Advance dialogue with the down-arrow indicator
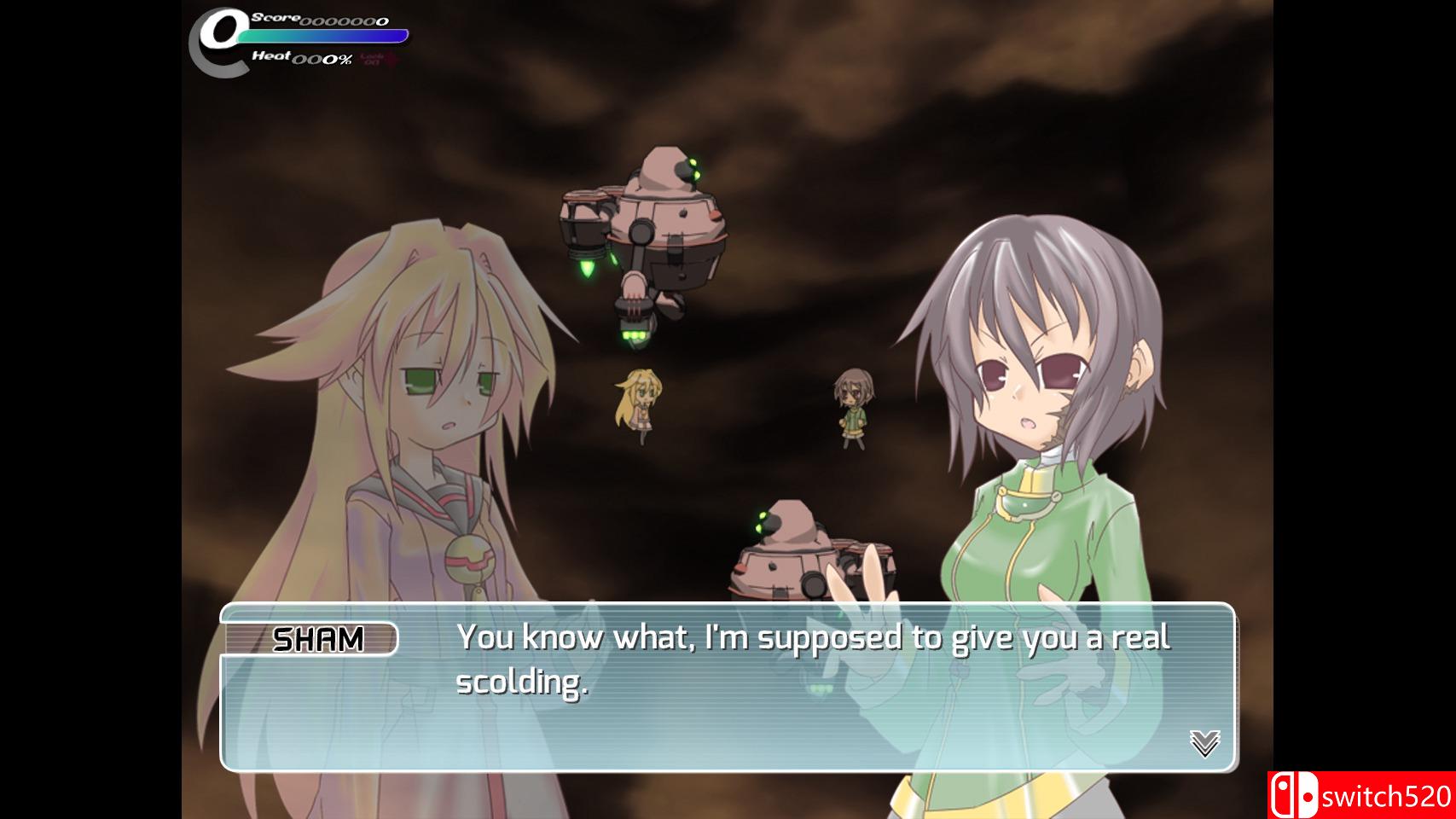Screen dimensions: 1456x819 click(x=1204, y=743)
